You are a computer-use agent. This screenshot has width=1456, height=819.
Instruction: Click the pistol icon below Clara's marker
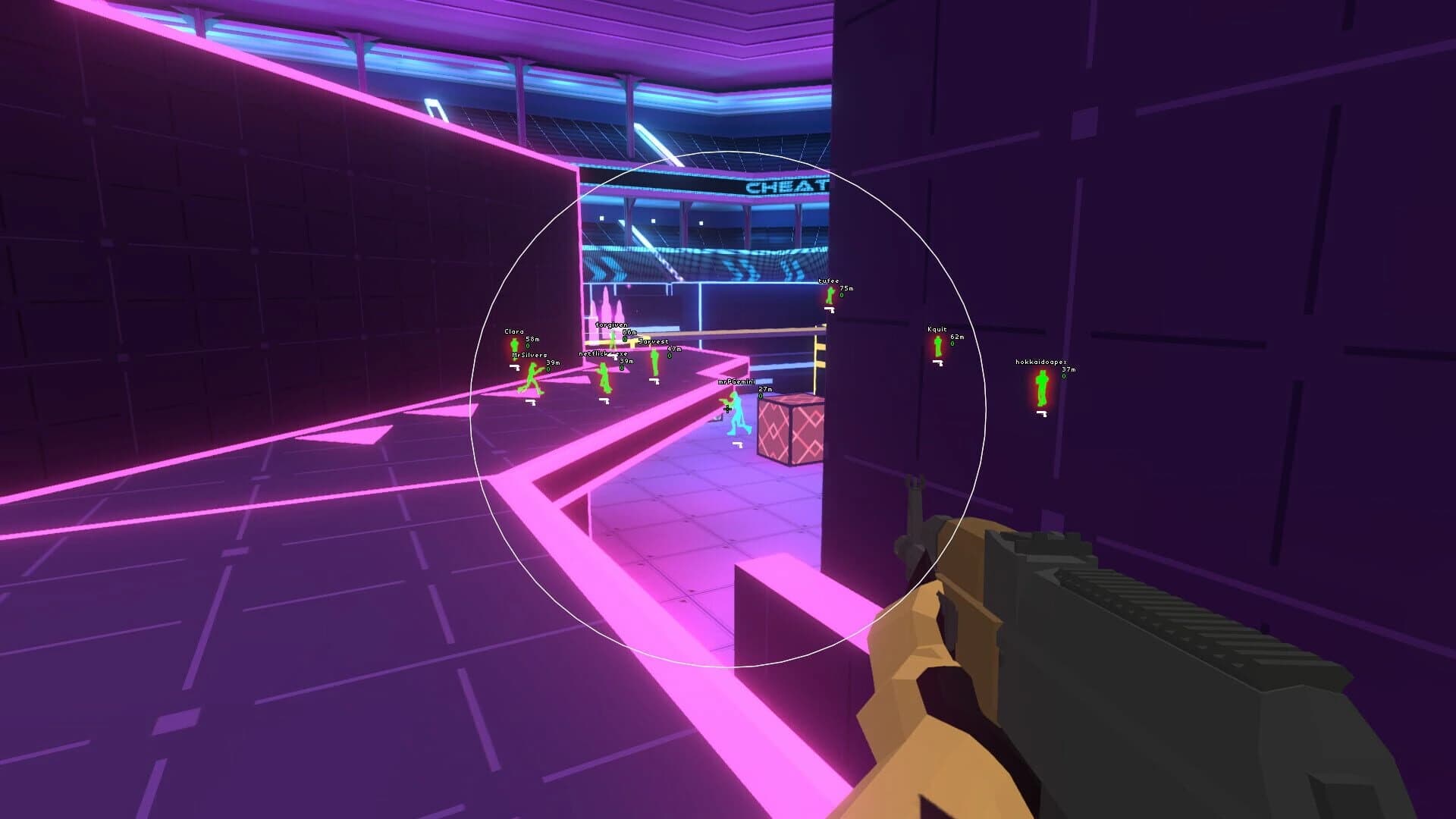coord(515,366)
